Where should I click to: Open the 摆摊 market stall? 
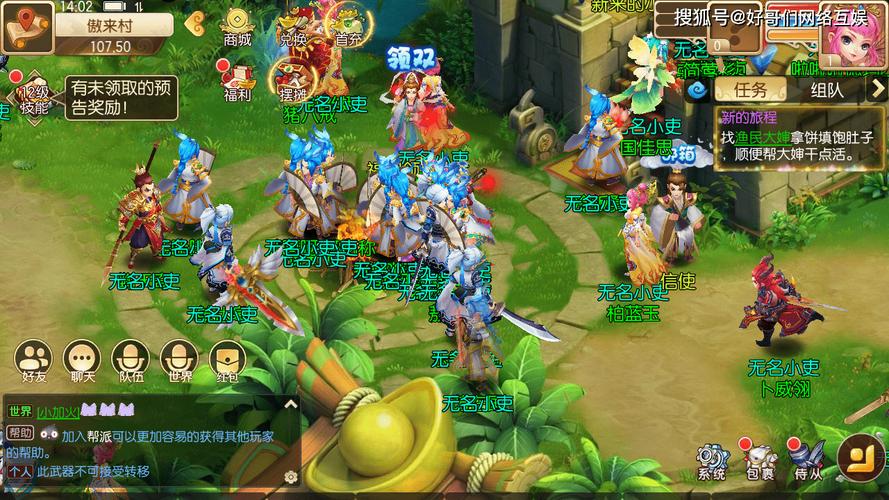point(293,80)
